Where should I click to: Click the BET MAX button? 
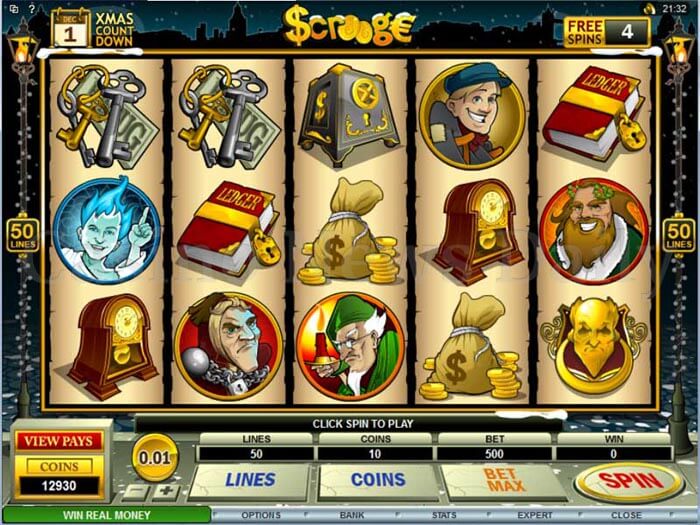504,481
